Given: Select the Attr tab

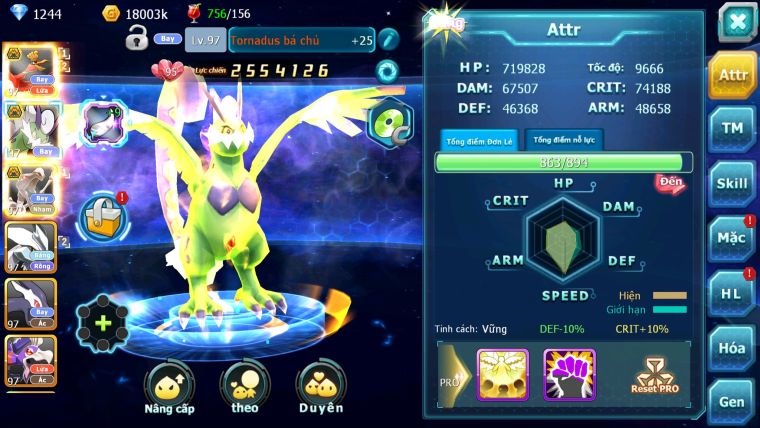Looking at the screenshot, I should 732,75.
